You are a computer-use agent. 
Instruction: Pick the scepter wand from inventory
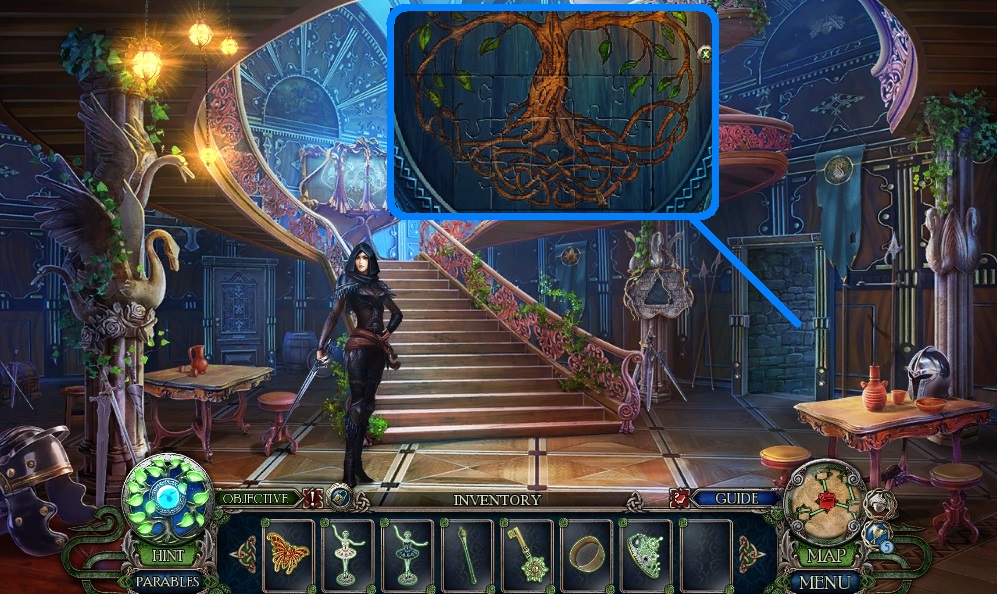coord(466,552)
